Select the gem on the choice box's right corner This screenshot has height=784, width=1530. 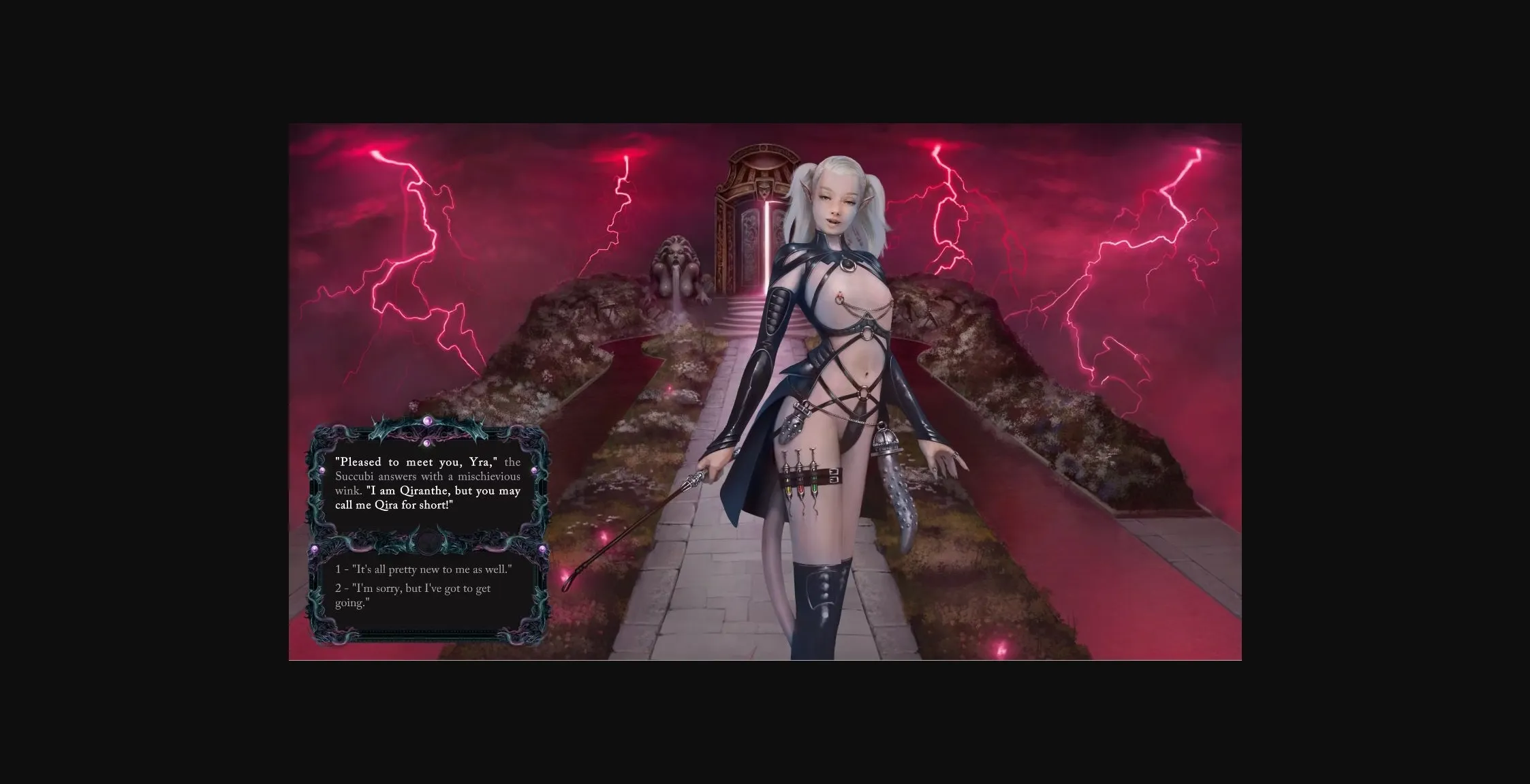pos(543,547)
